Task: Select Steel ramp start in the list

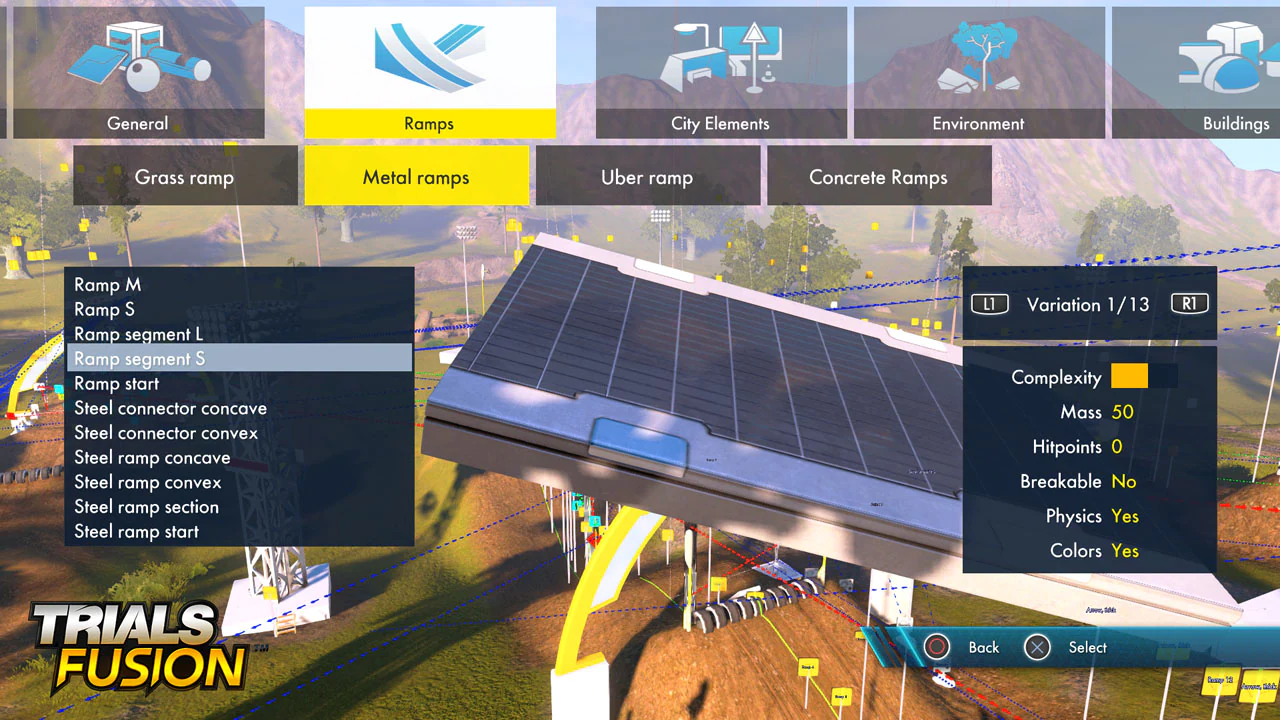Action: 136,531
